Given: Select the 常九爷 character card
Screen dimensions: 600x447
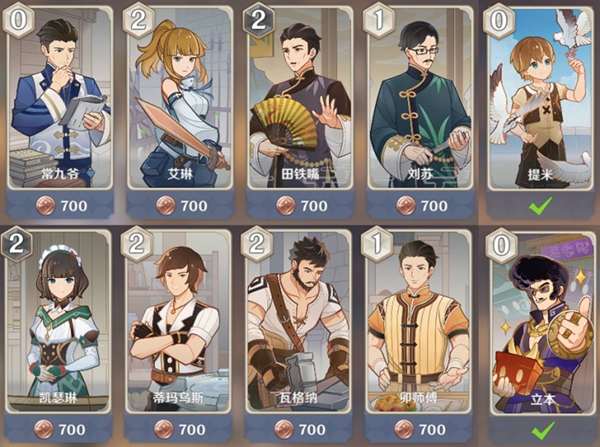Looking at the screenshot, I should 61,100.
